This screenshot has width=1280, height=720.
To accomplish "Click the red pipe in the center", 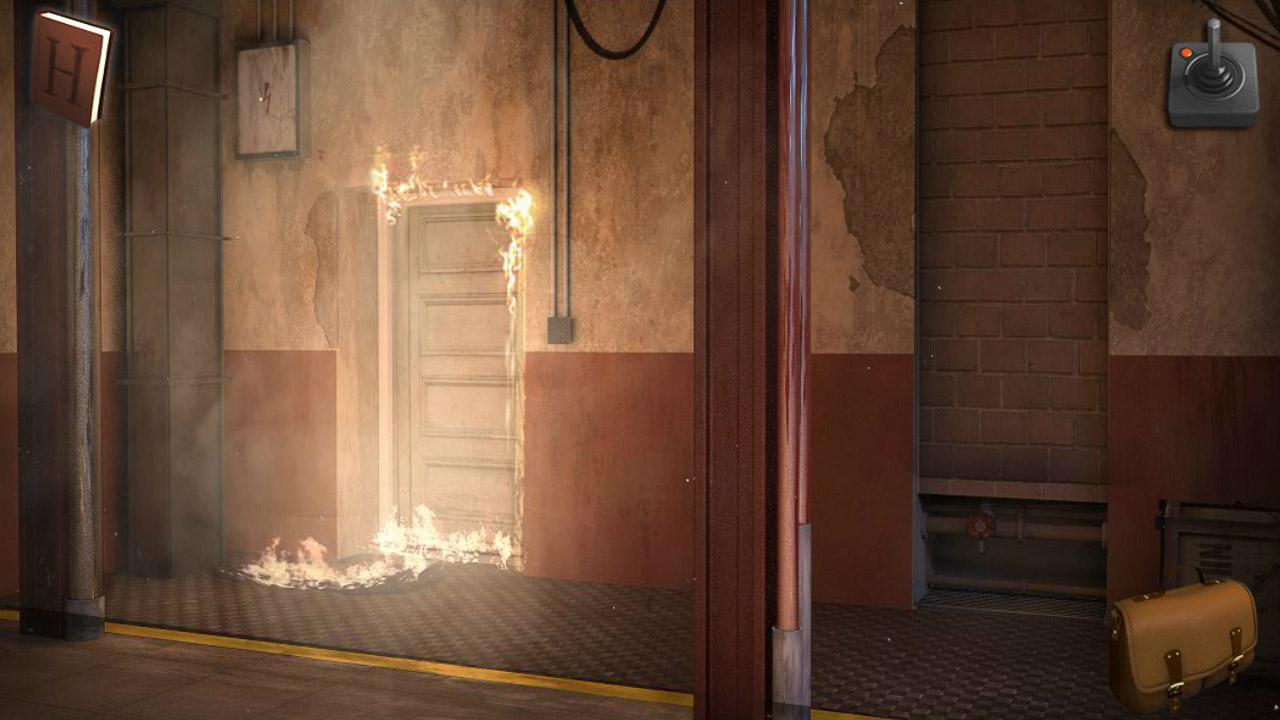I will tap(790, 350).
